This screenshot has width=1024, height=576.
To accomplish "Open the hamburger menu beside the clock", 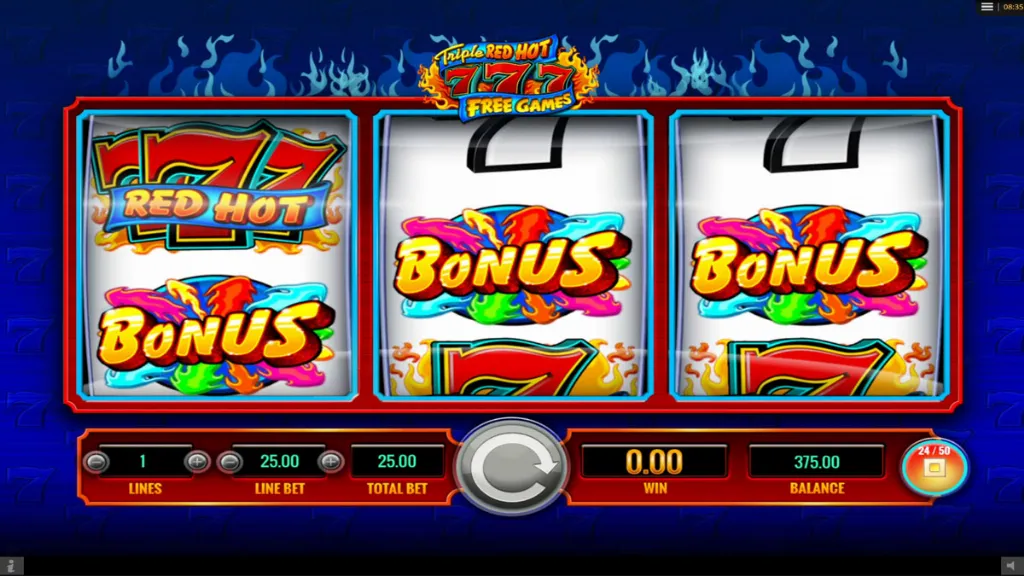I will (987, 7).
